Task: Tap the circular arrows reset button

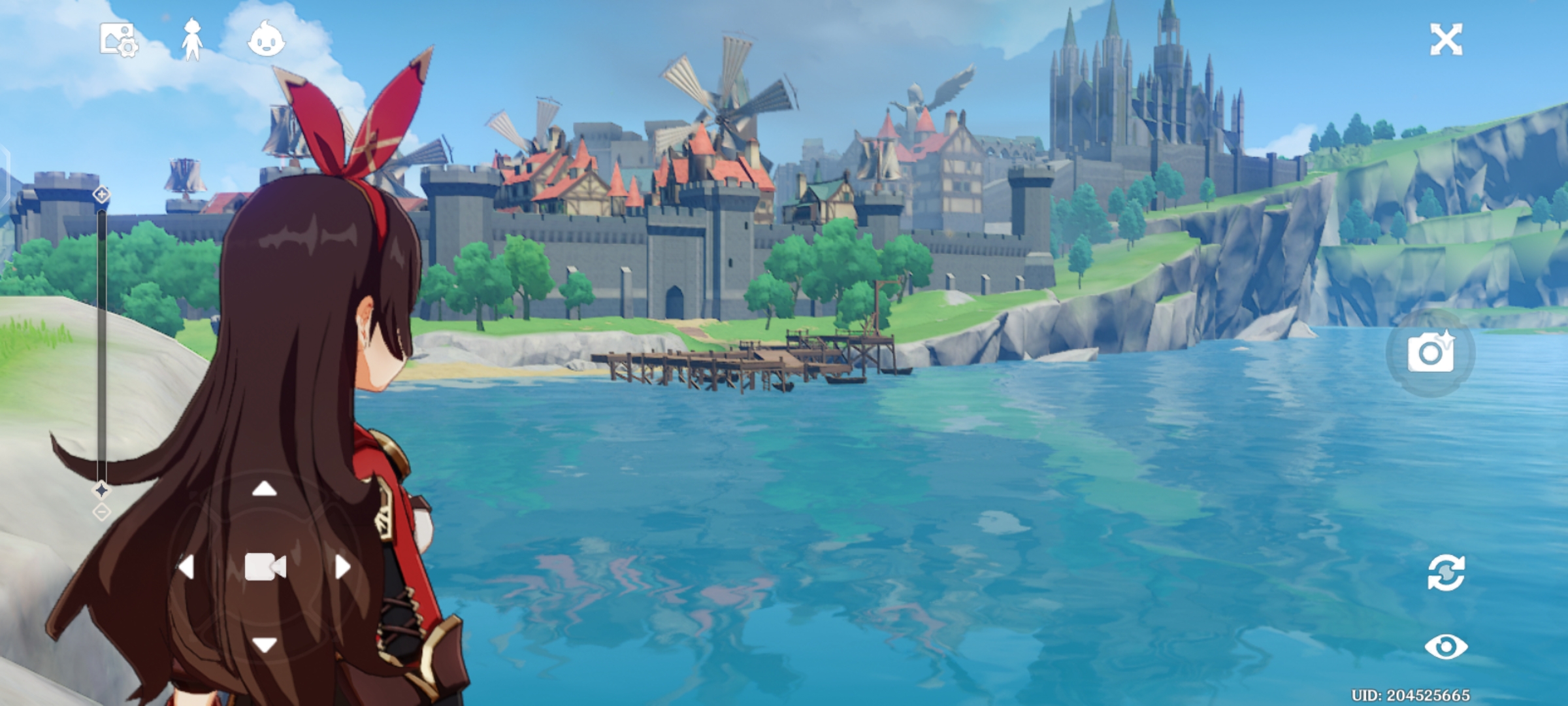Action: pyautogui.click(x=1446, y=573)
